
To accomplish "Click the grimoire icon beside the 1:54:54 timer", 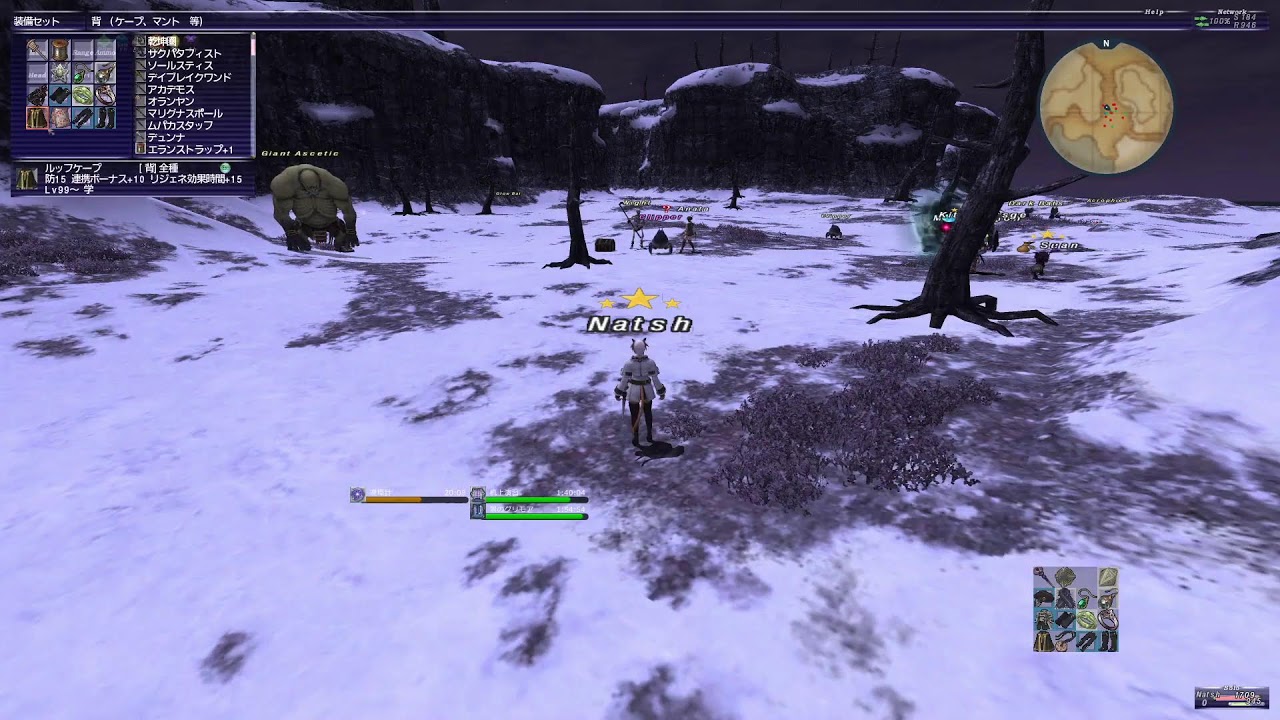I will [x=478, y=511].
